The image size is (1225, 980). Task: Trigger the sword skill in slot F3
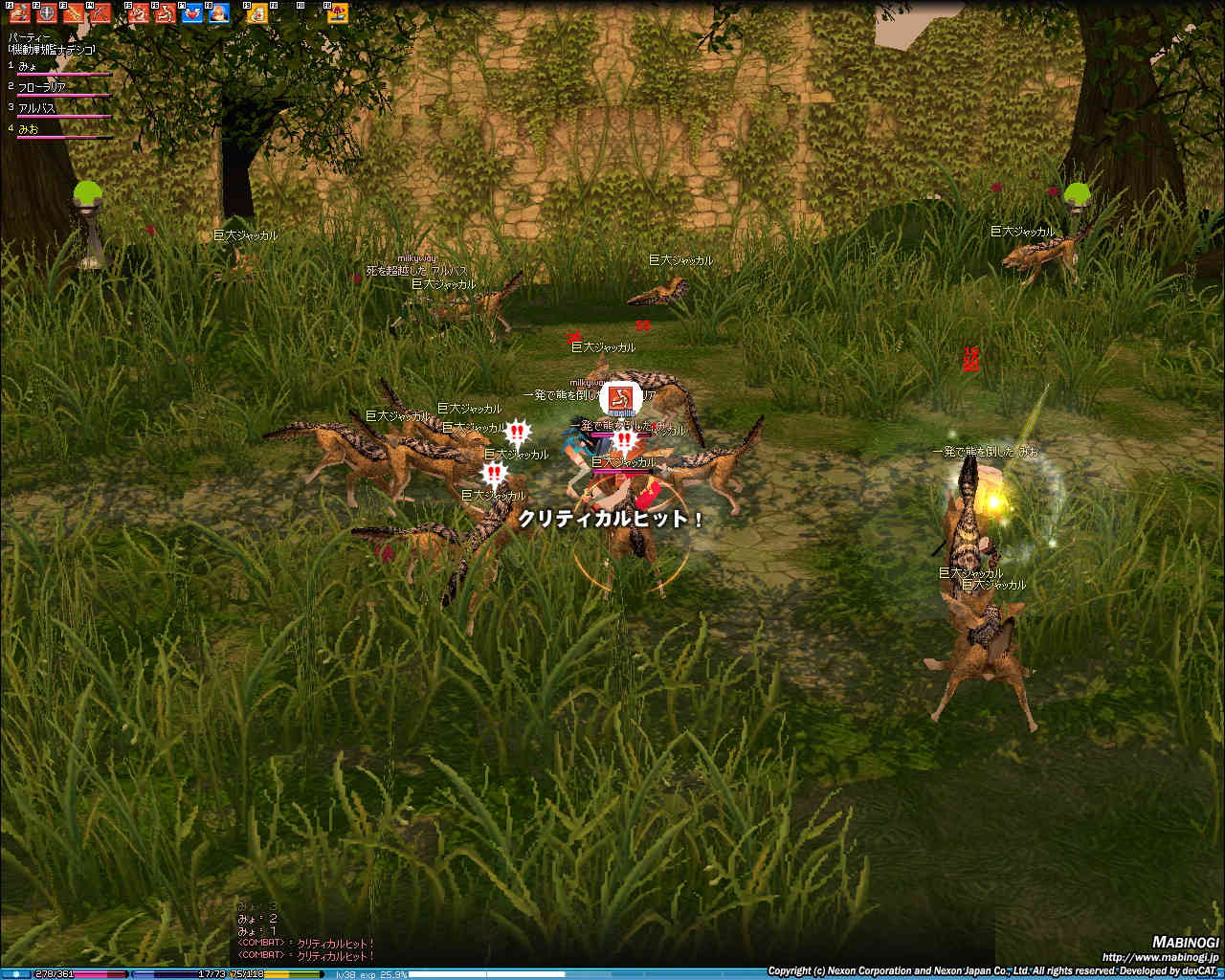tap(72, 13)
